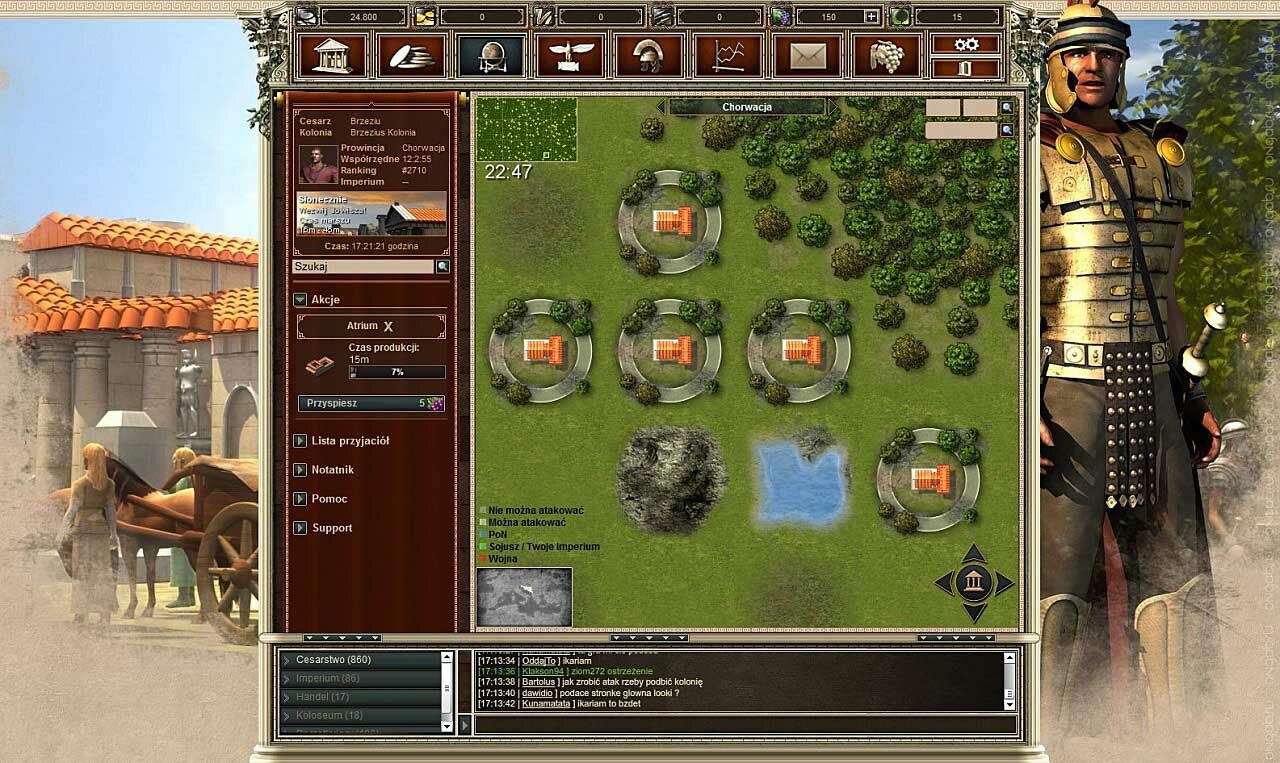Select the globe map view button
Screen dimensions: 1280x763
tap(490, 55)
